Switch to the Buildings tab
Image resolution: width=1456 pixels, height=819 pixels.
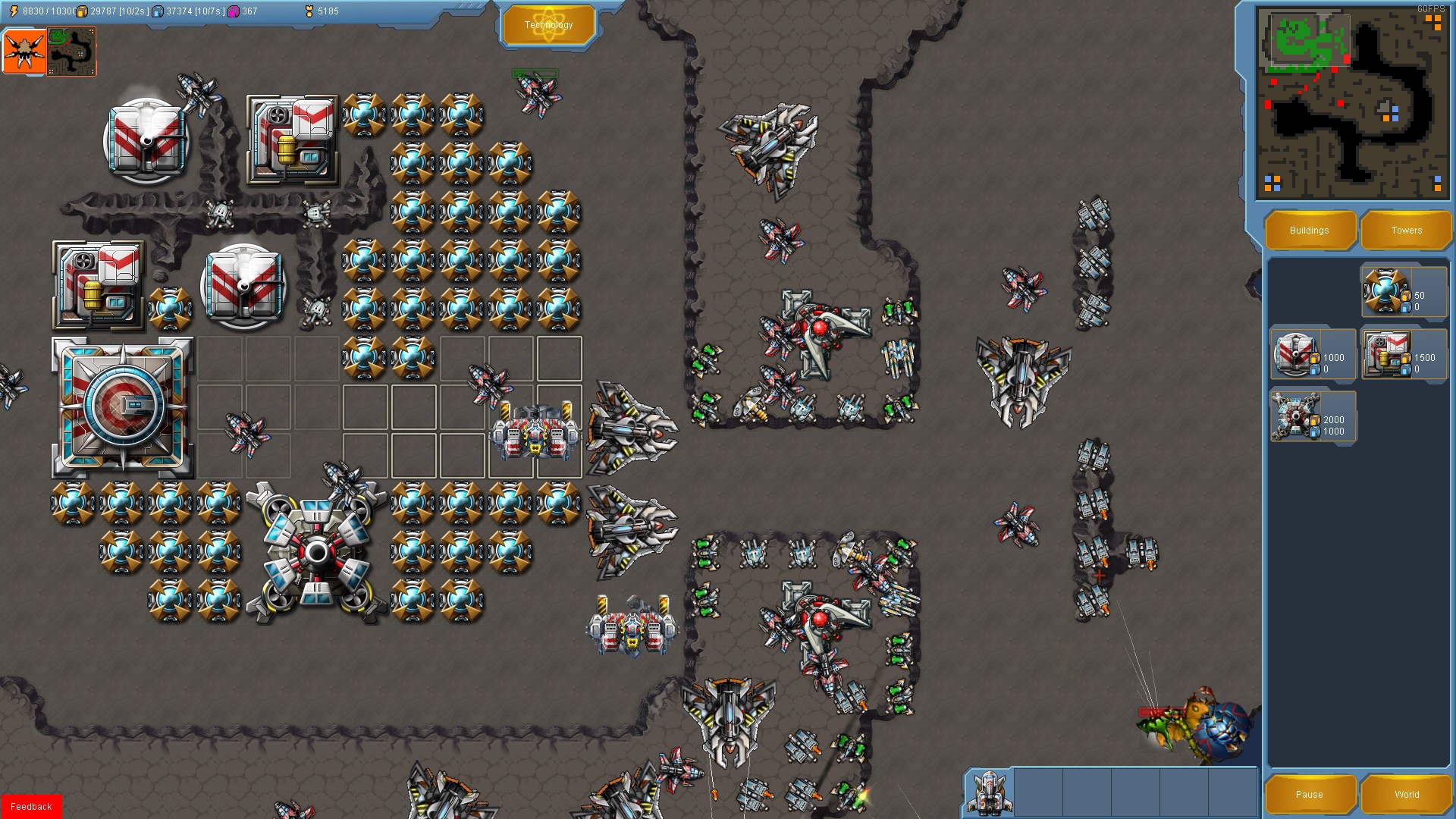click(x=1309, y=231)
